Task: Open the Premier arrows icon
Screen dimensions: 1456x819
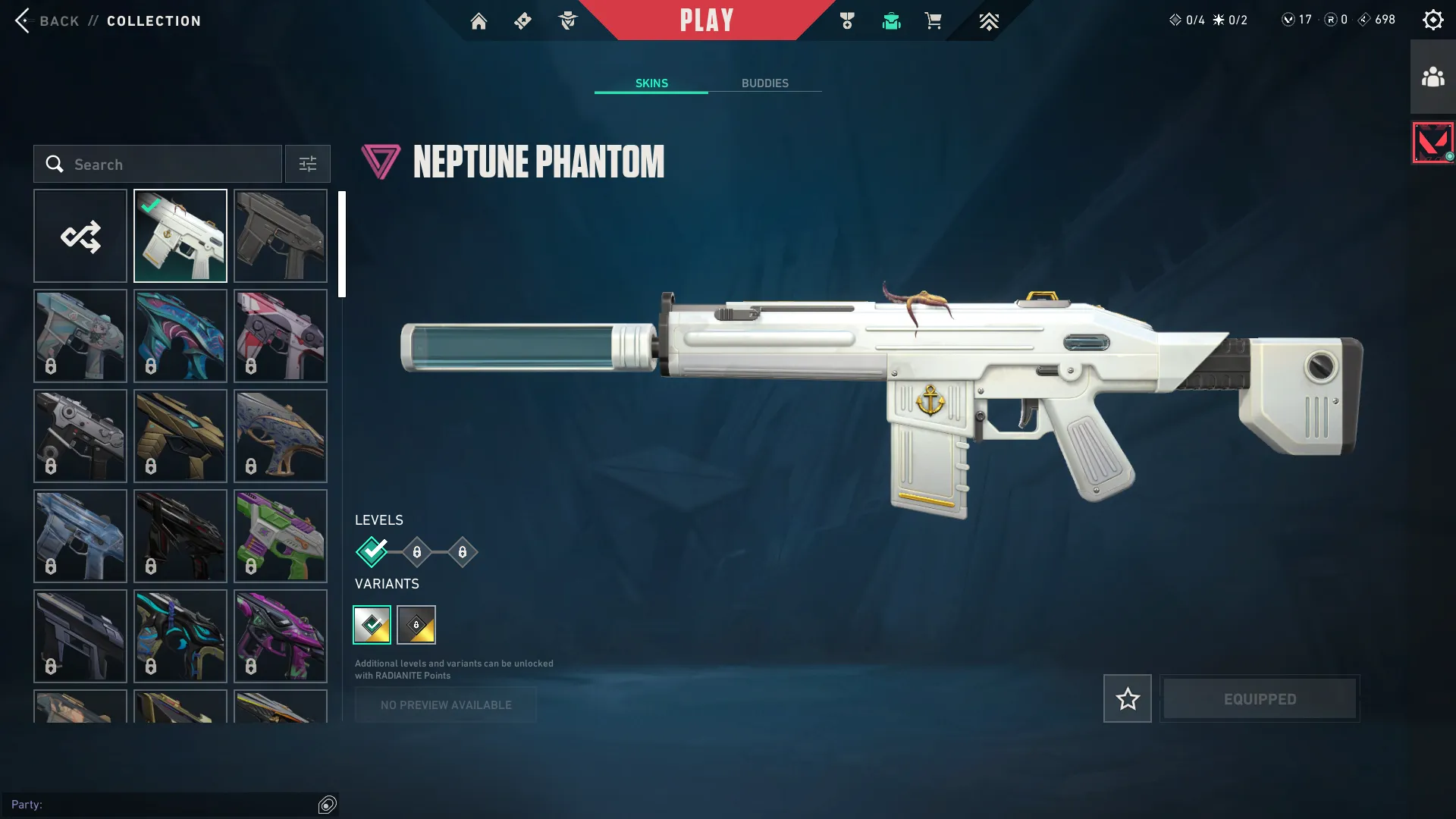Action: pos(989,21)
